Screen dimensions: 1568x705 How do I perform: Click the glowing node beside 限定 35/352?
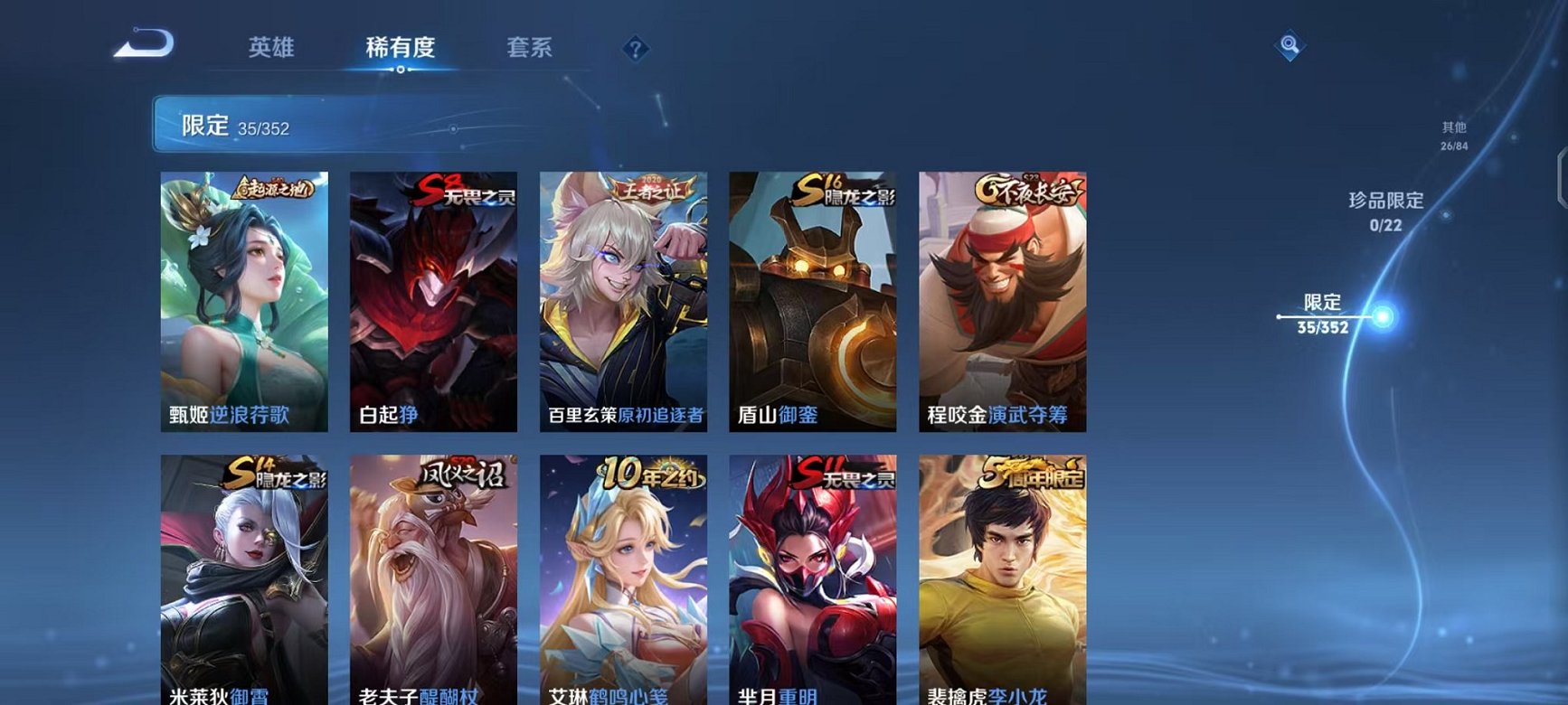(1381, 315)
